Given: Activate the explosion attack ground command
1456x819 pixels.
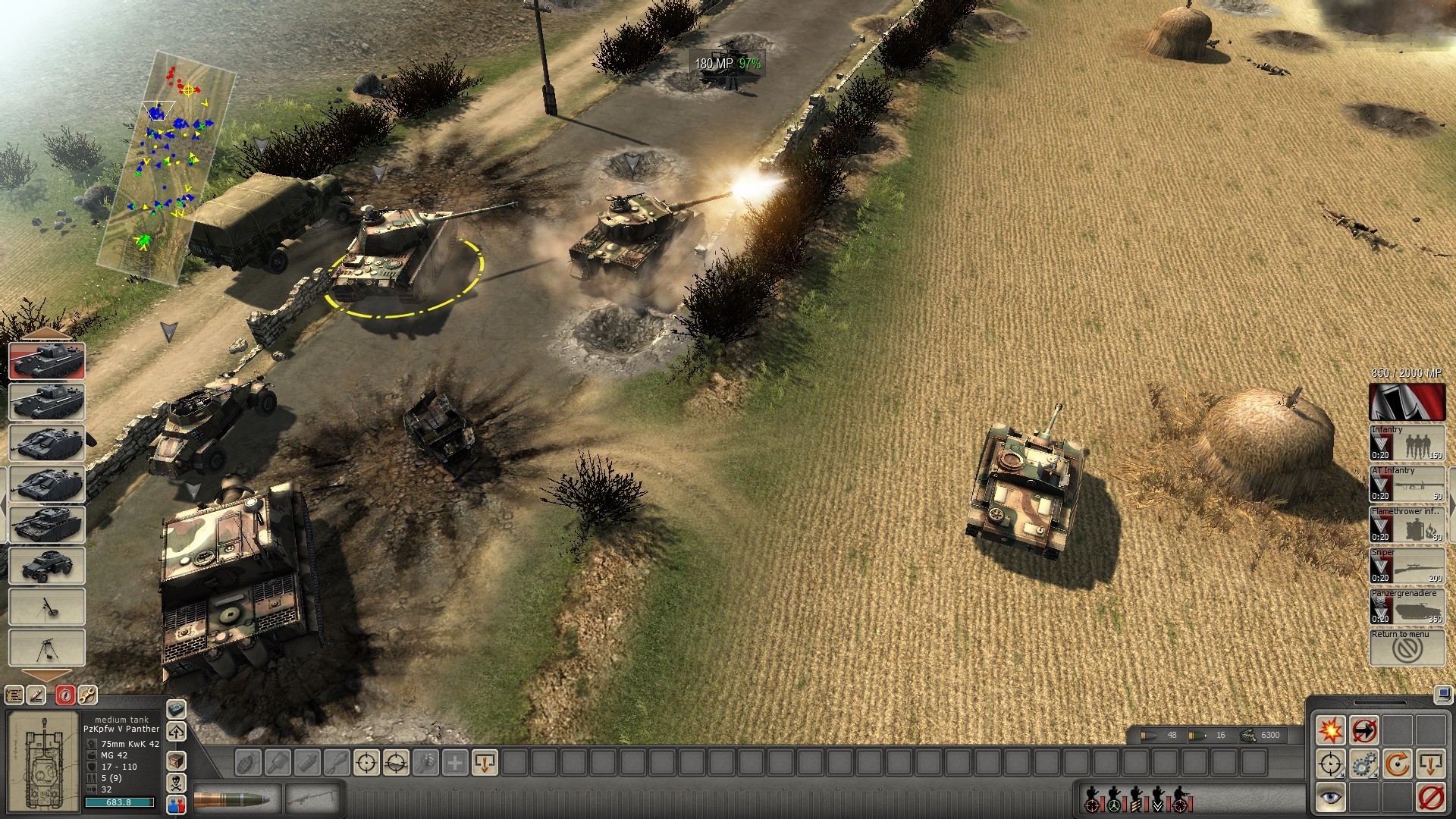Looking at the screenshot, I should tap(1331, 730).
